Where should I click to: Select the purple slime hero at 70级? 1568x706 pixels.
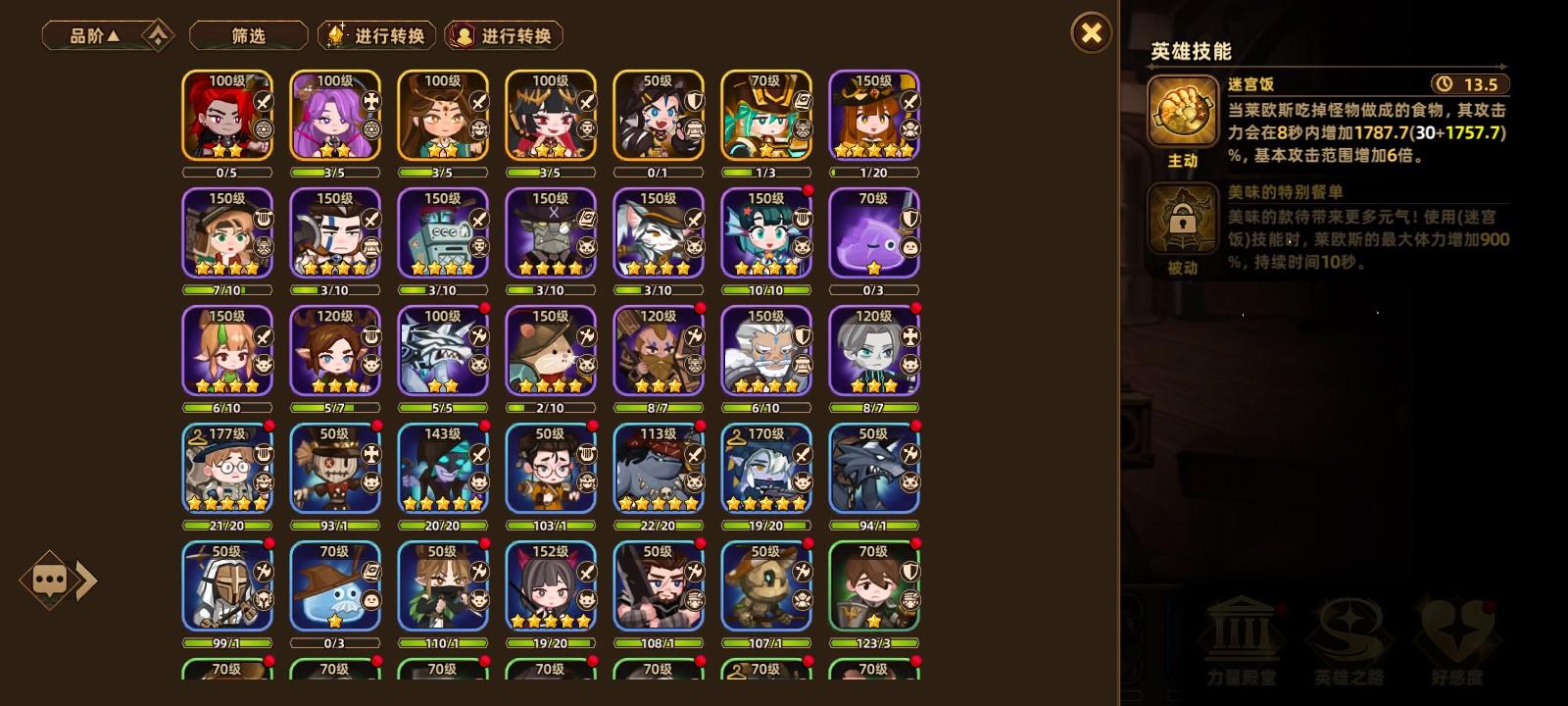pyautogui.click(x=873, y=232)
